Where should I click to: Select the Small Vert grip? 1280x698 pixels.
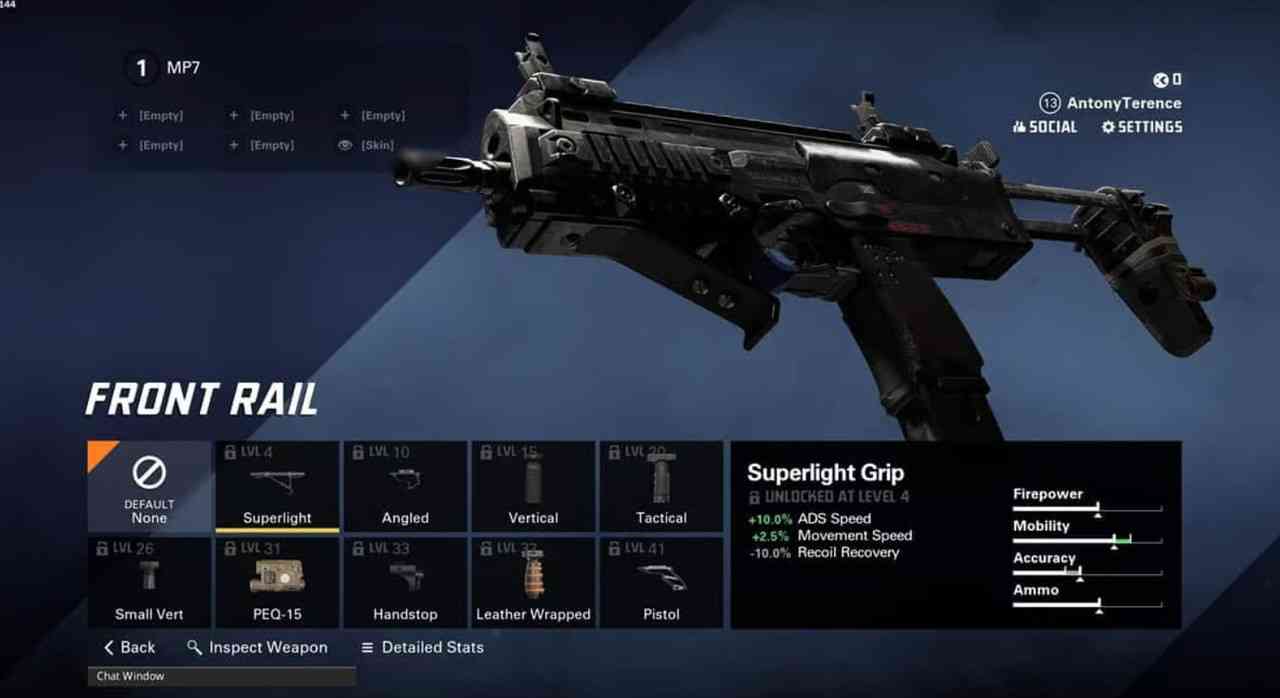tap(149, 583)
